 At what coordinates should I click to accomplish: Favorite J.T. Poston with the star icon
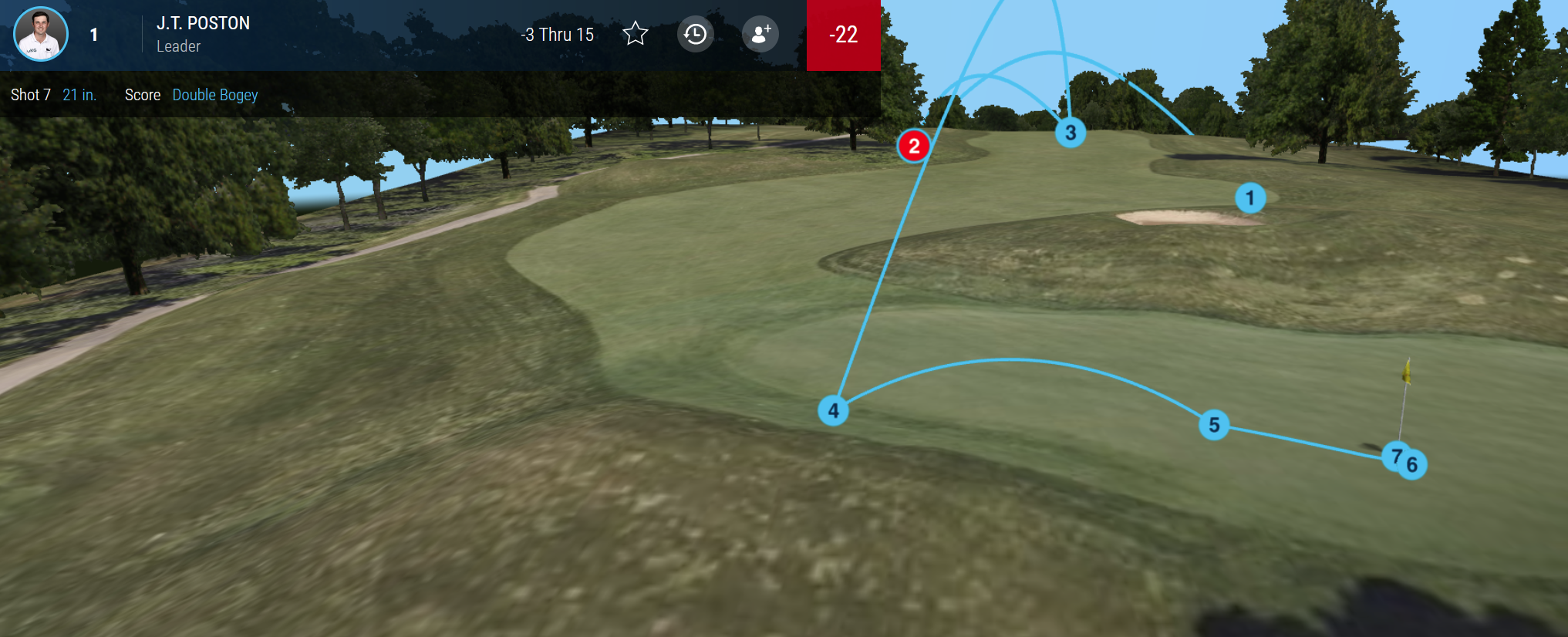click(x=636, y=34)
